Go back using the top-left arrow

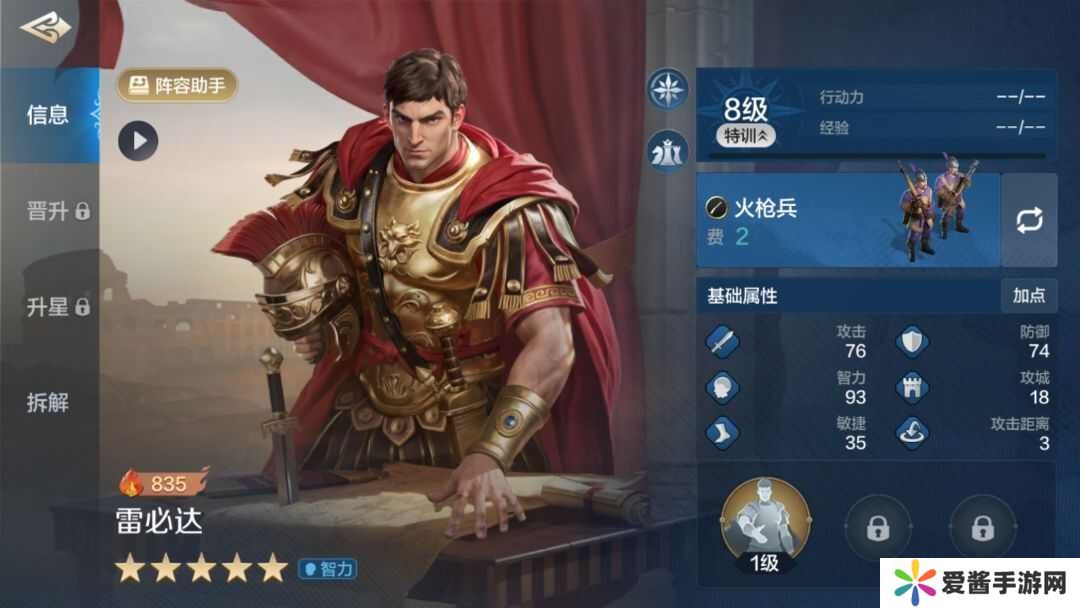click(x=45, y=30)
